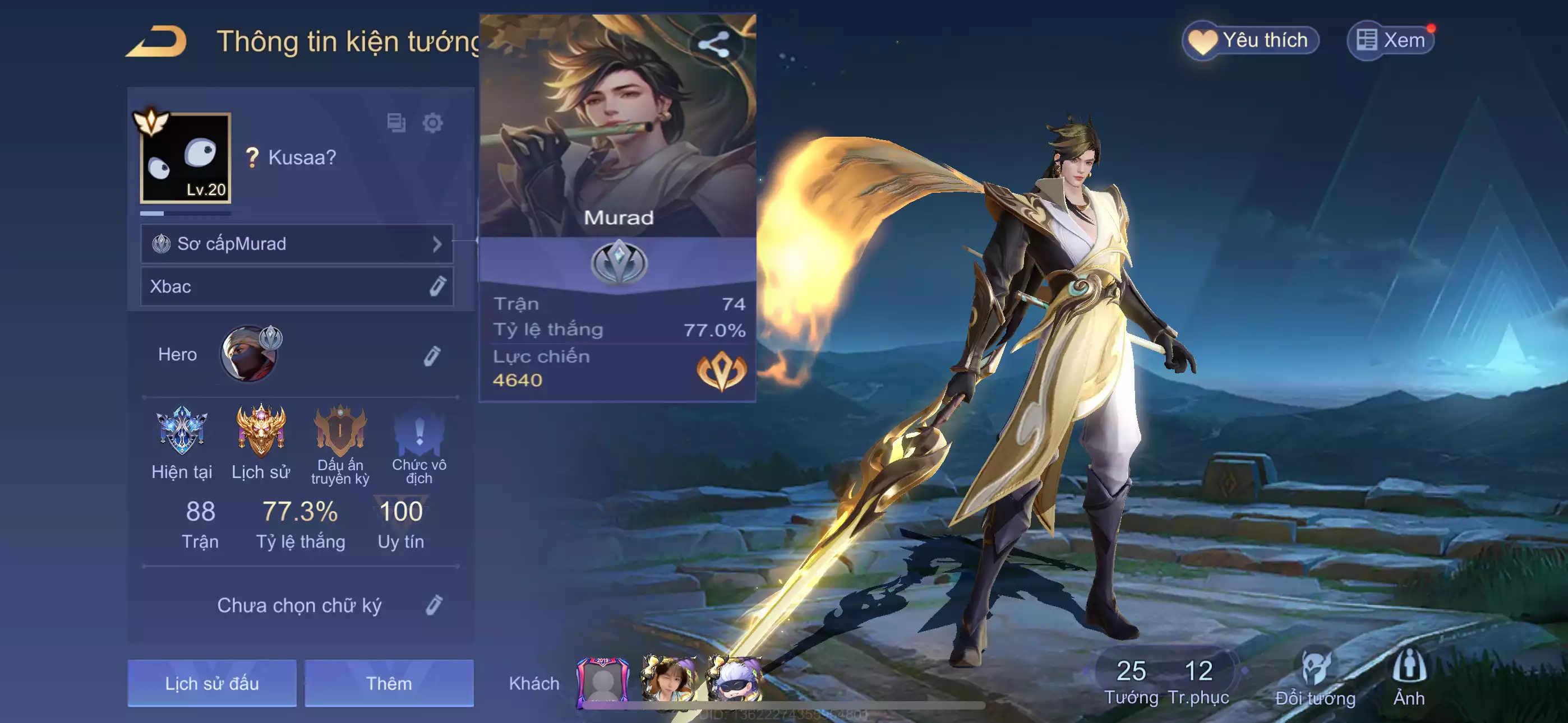Go back using the golden arrow

[157, 41]
